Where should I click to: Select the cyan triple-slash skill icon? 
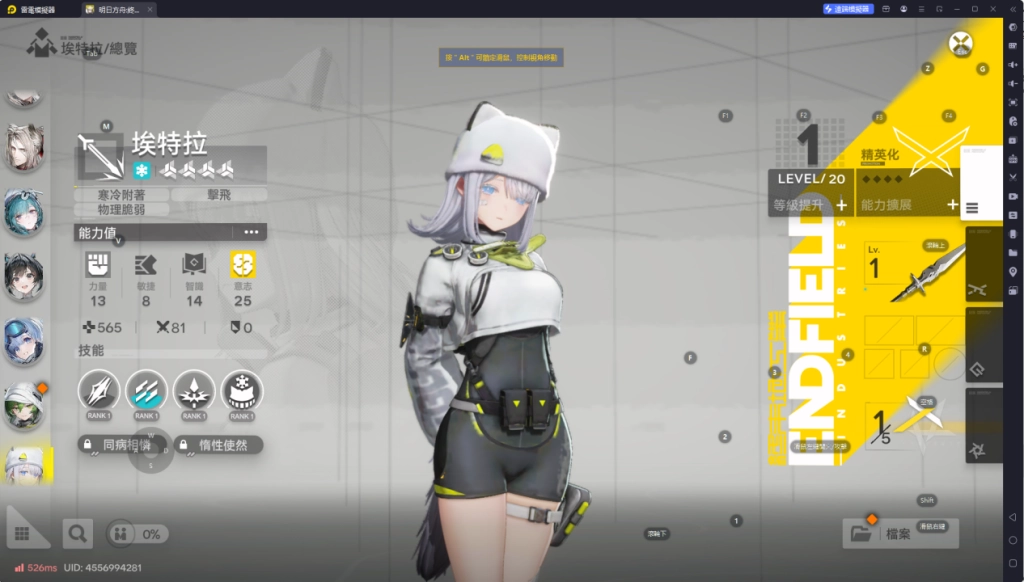(146, 391)
